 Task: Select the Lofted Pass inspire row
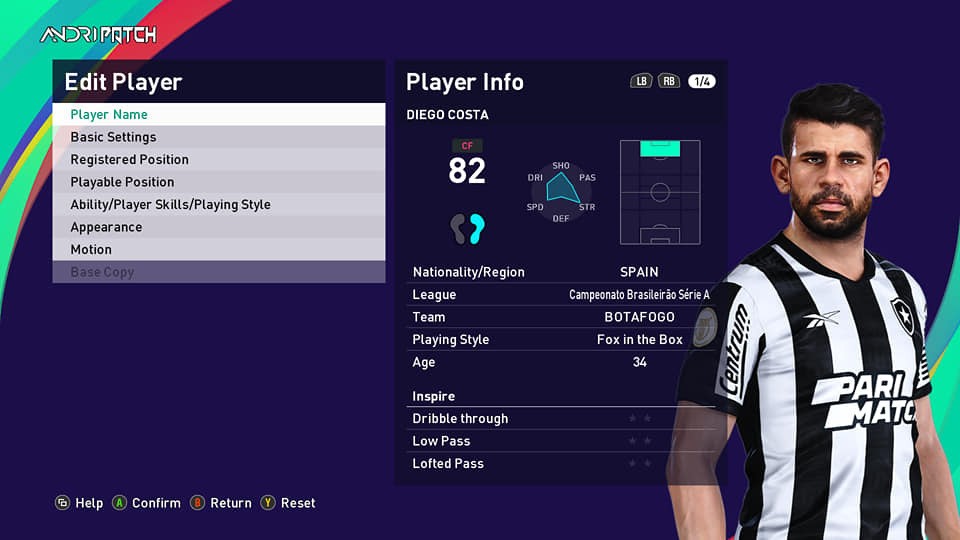[x=562, y=464]
